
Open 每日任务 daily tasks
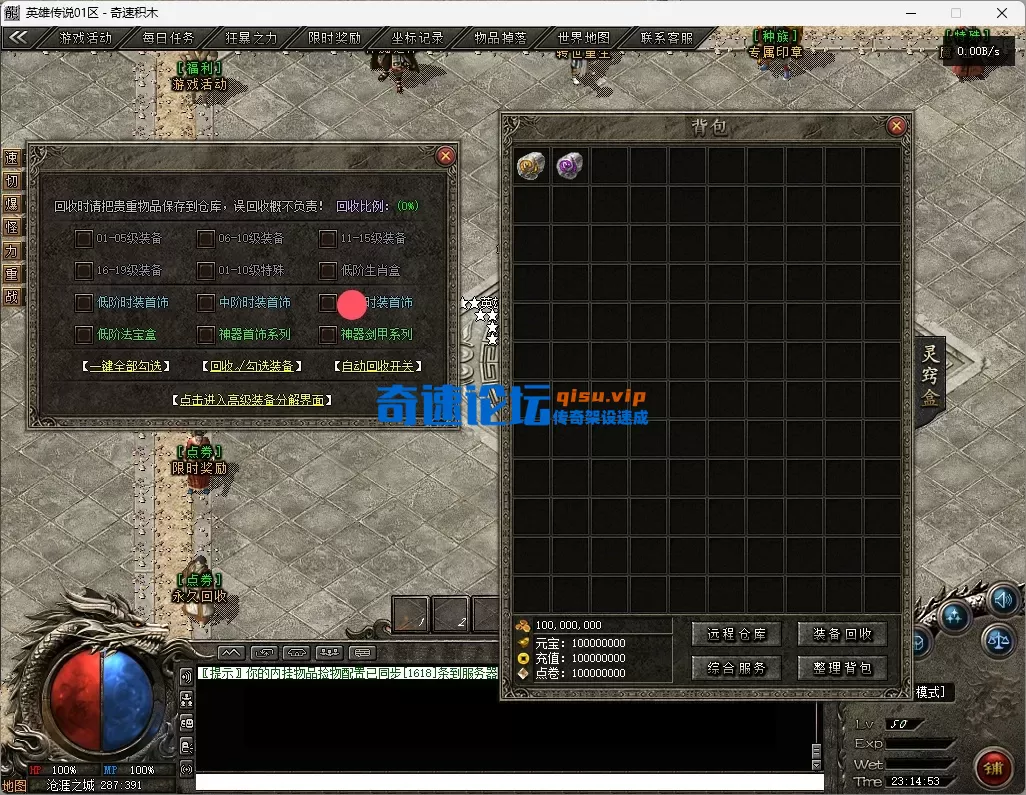tap(168, 38)
